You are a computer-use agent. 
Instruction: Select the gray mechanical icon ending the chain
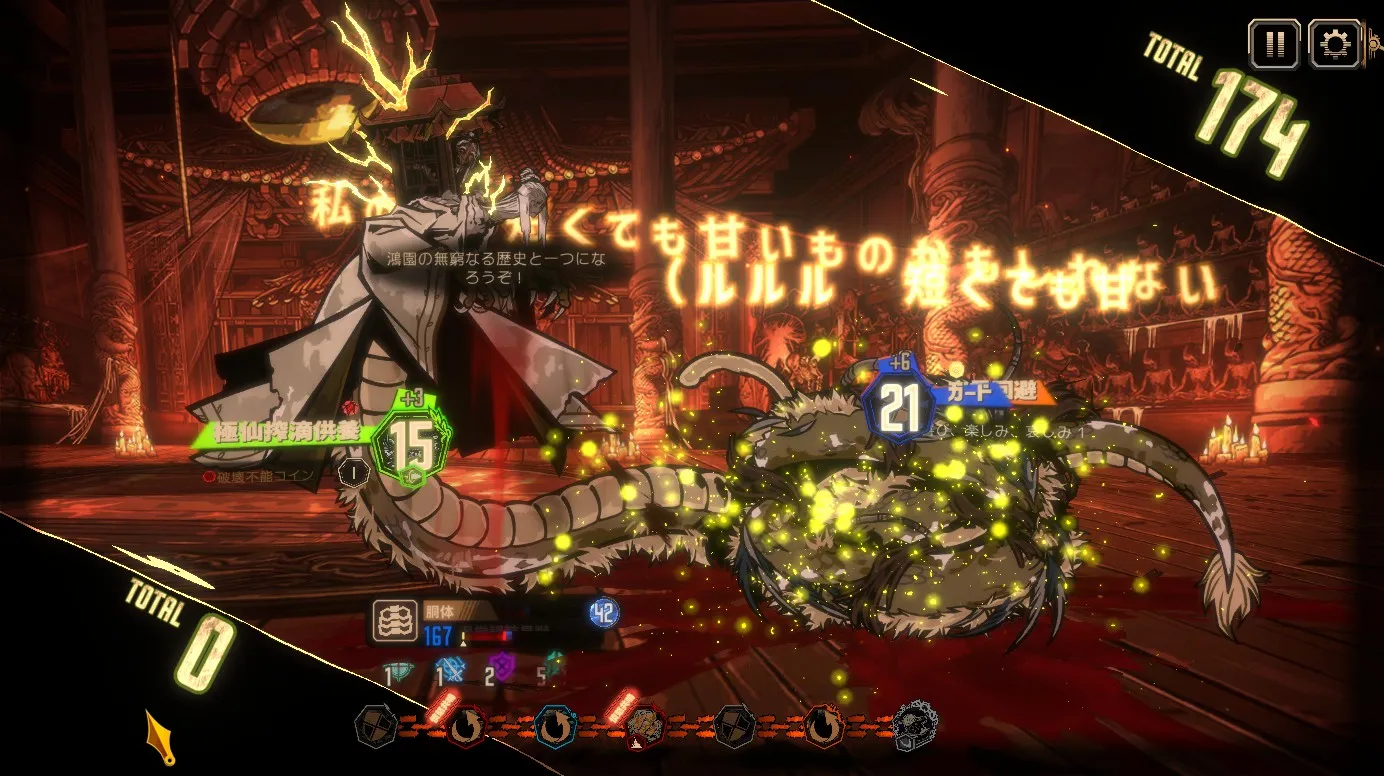pos(914,724)
